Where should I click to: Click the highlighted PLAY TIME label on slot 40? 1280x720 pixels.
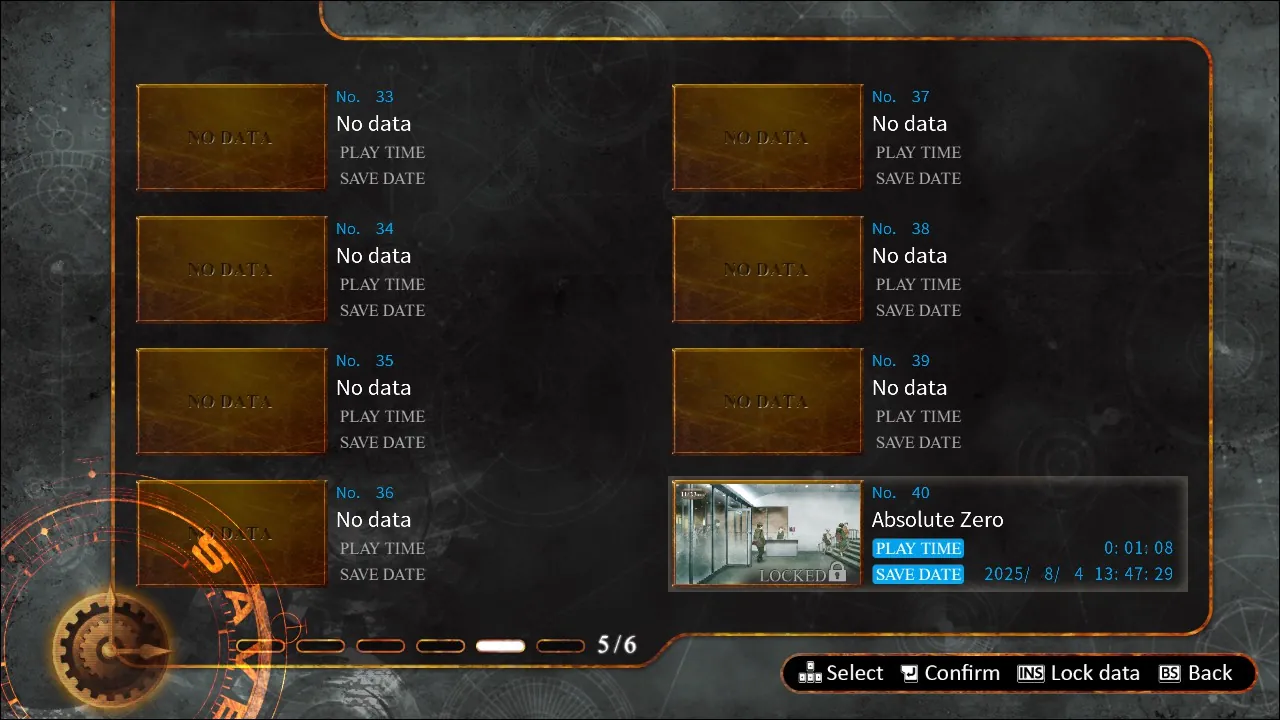(x=917, y=548)
